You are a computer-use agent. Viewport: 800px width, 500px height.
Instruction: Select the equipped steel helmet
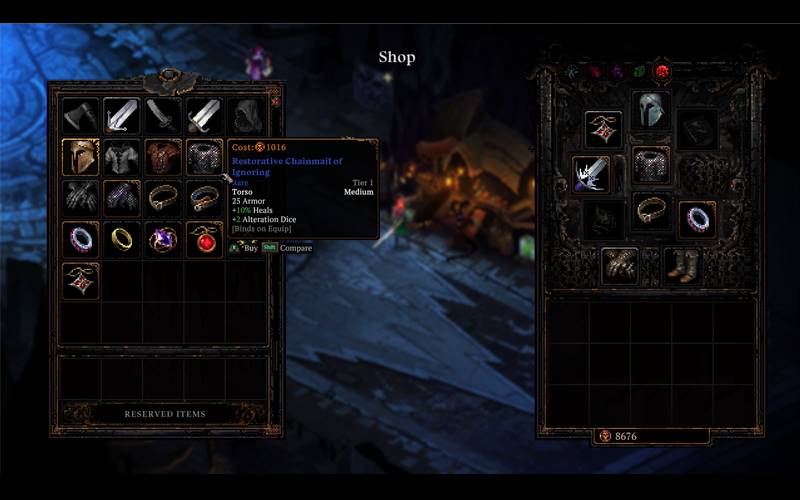tap(650, 110)
